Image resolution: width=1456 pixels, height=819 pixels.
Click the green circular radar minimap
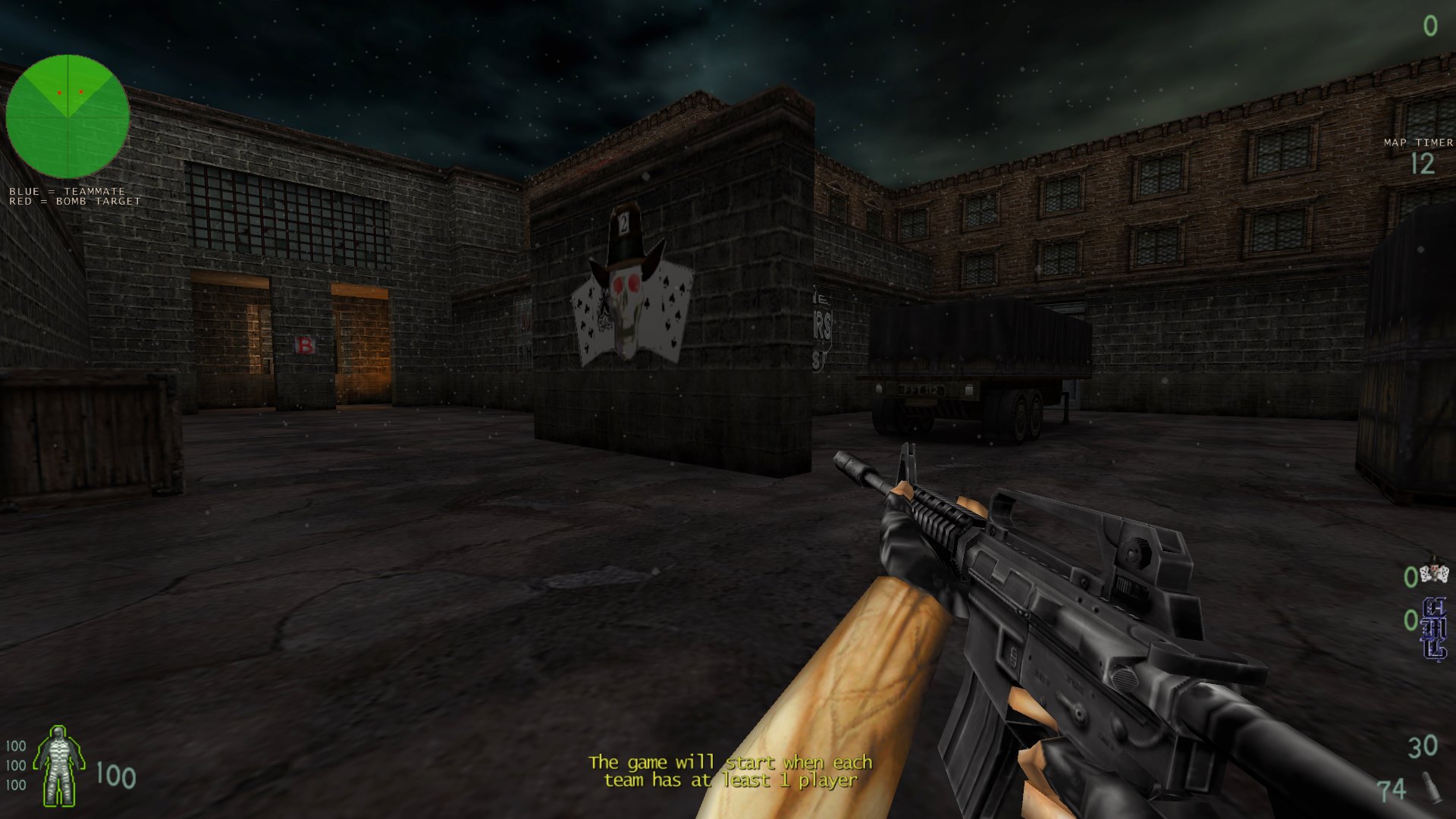67,117
